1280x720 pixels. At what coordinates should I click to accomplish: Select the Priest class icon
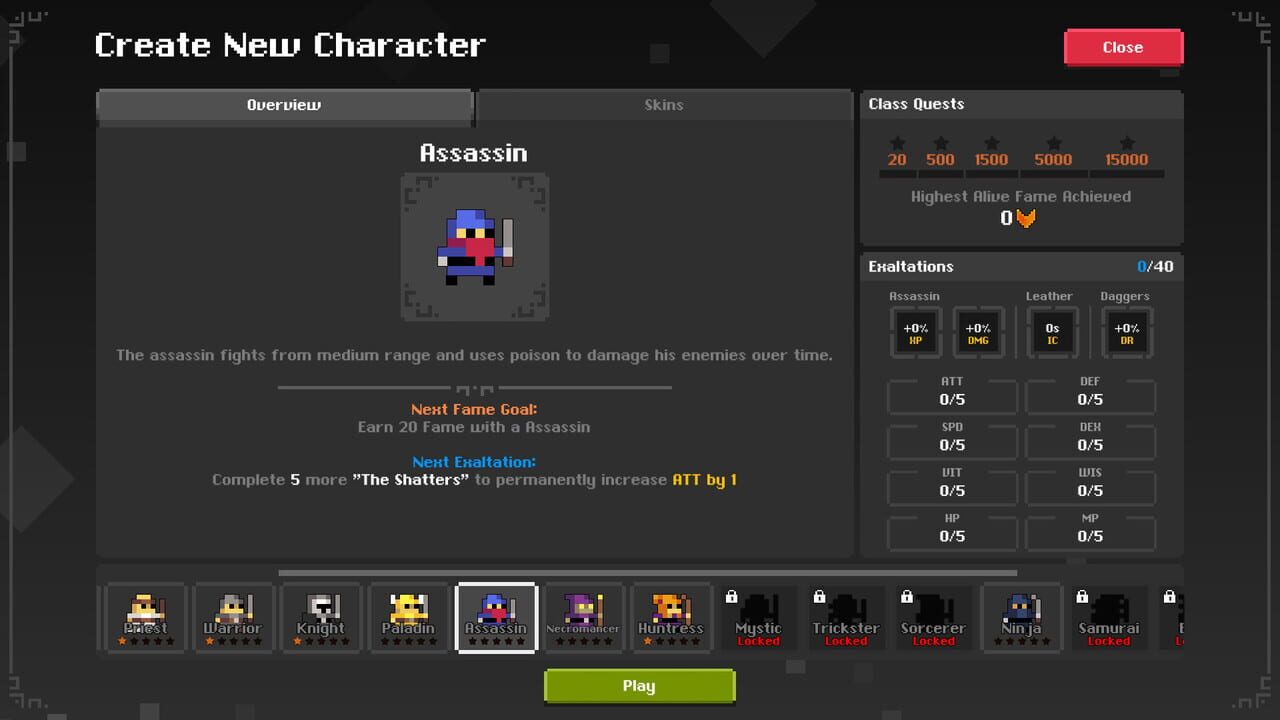(145, 615)
